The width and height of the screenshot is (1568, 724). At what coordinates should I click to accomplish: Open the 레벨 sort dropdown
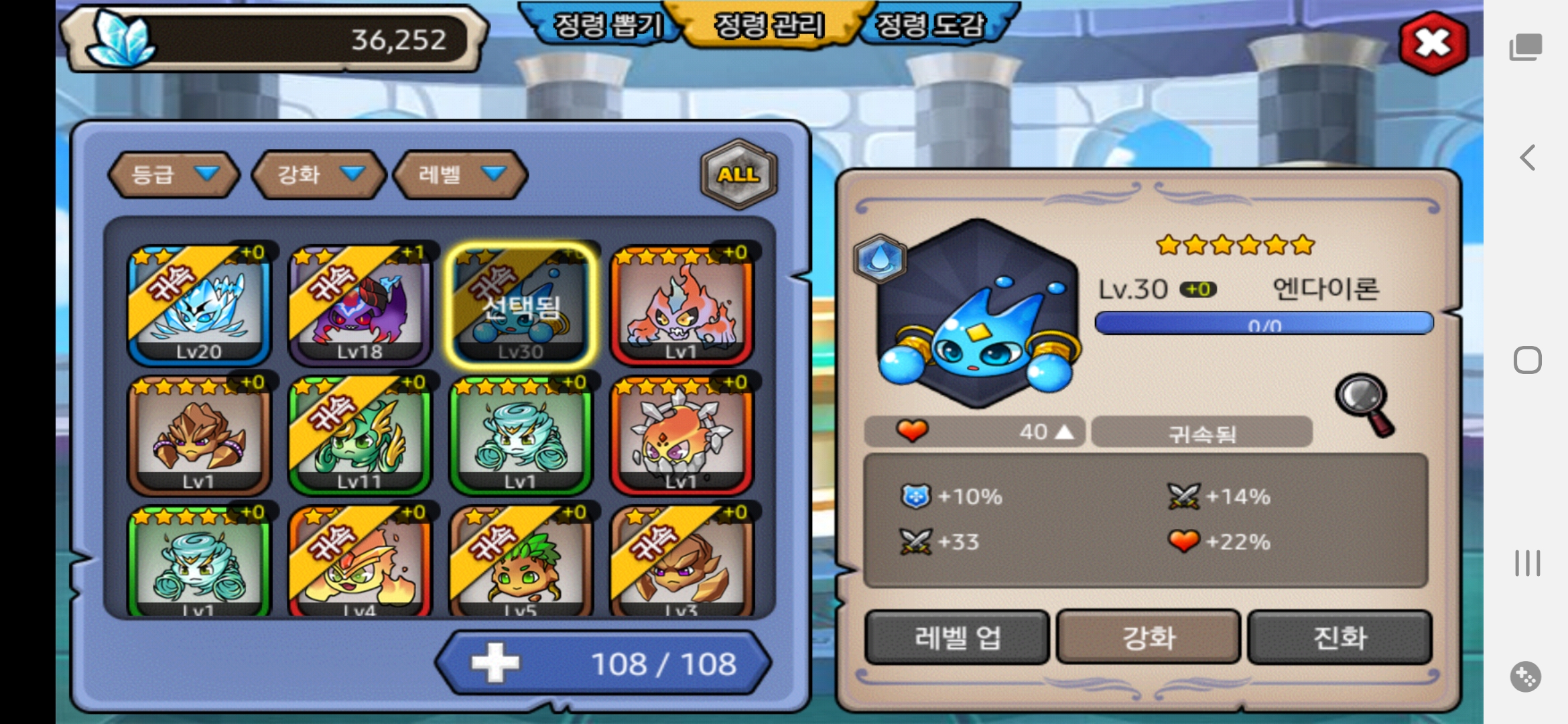click(460, 174)
